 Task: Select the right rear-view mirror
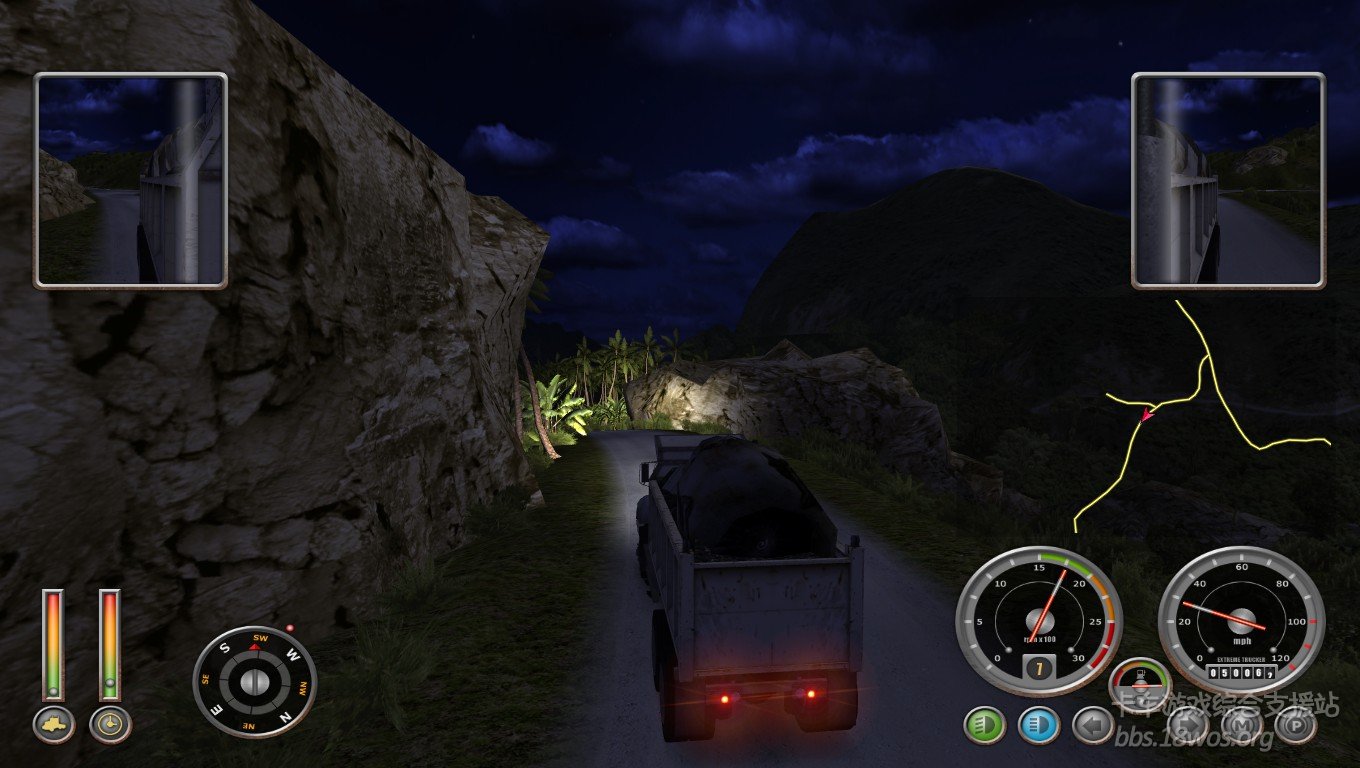[1228, 180]
